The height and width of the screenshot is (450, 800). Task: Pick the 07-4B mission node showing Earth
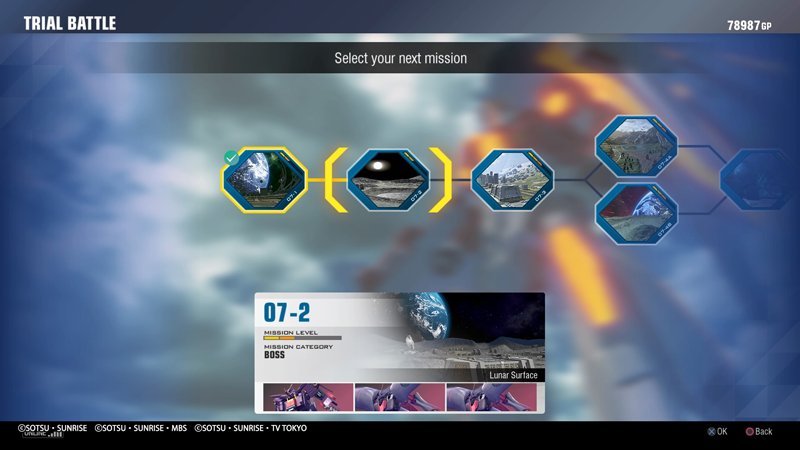(x=636, y=213)
